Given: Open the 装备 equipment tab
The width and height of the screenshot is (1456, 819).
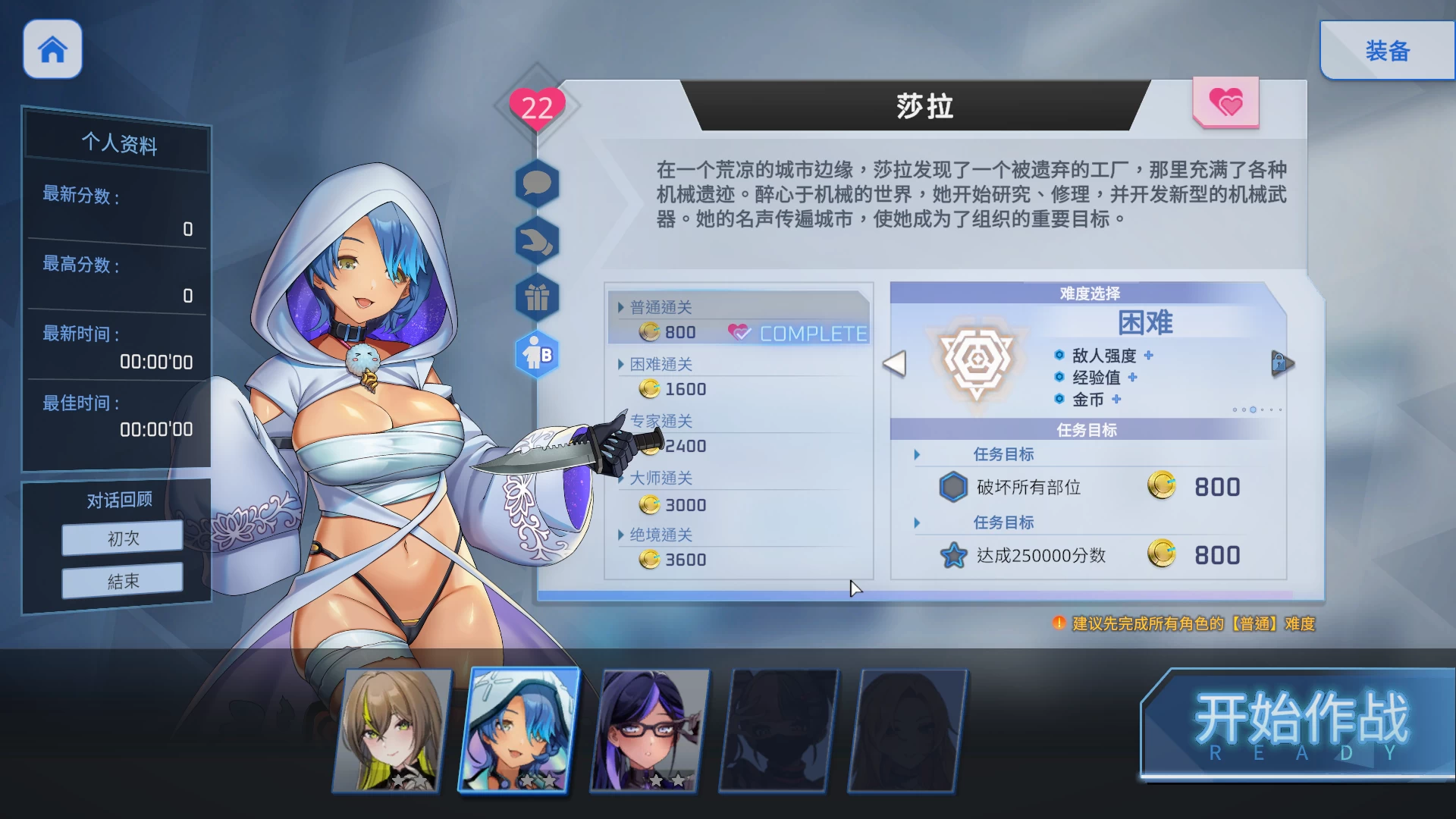Looking at the screenshot, I should [x=1388, y=51].
